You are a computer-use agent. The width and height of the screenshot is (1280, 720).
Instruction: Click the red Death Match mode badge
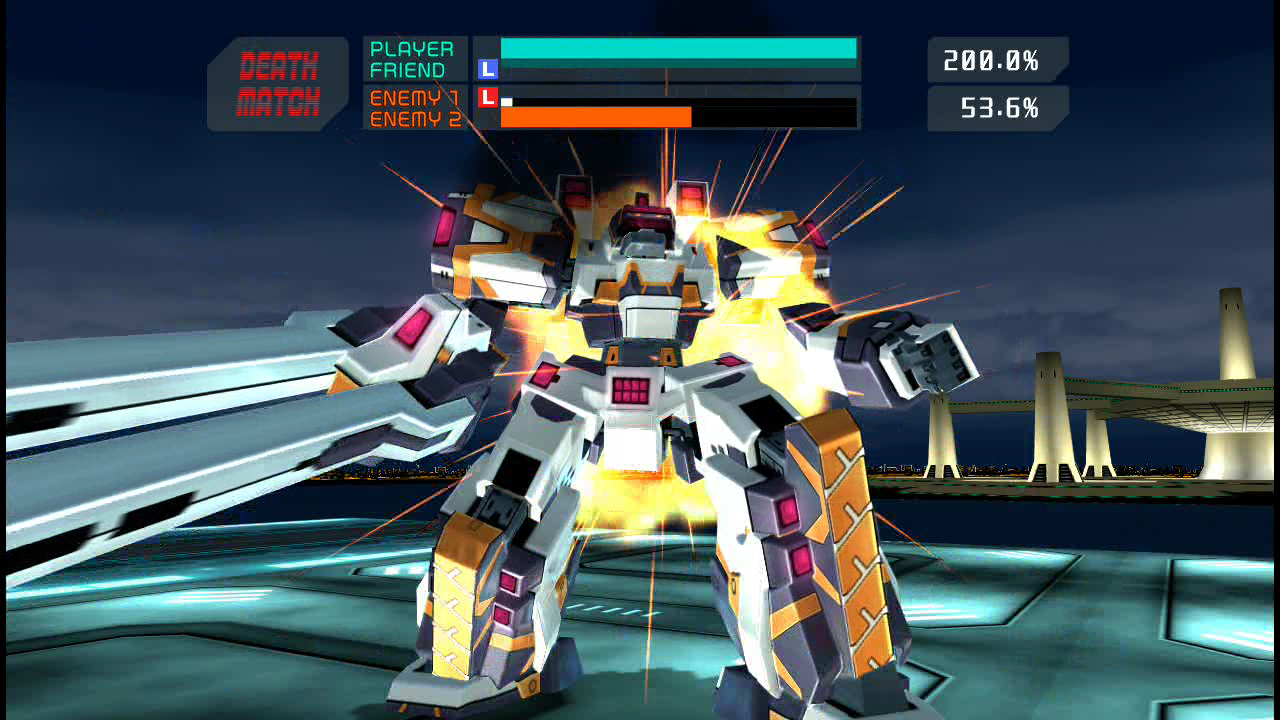coord(278,84)
